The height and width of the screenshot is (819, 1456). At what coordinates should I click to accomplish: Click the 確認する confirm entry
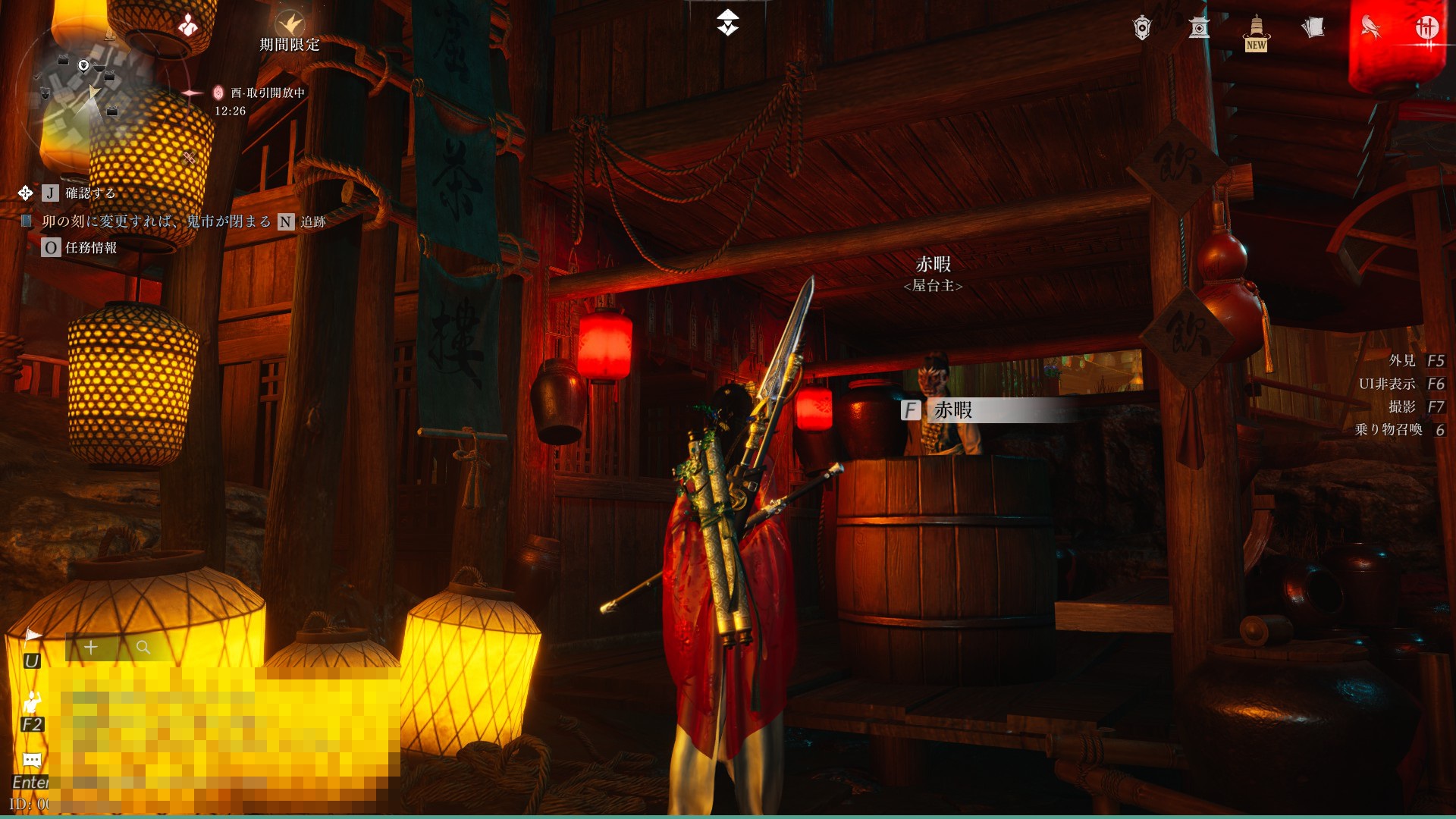[89, 193]
